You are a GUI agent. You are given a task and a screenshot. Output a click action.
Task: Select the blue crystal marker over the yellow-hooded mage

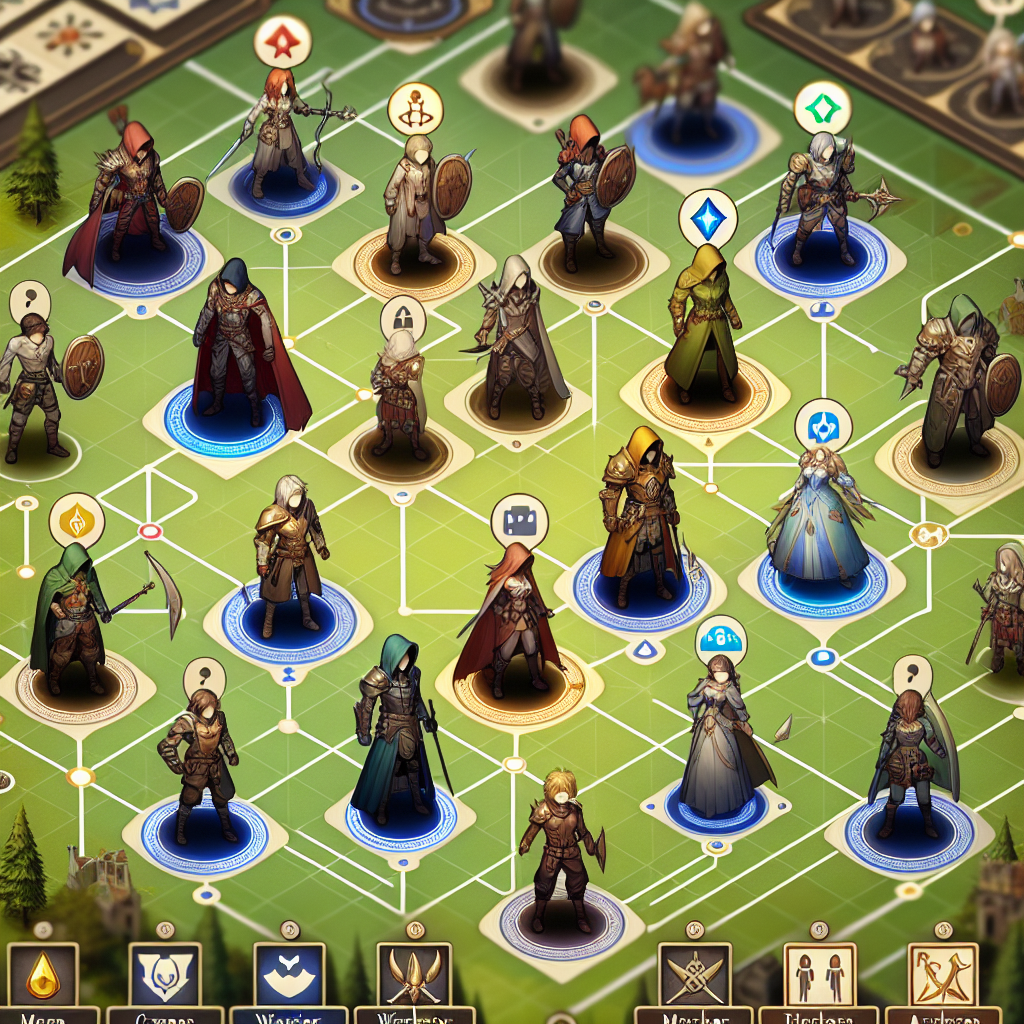click(706, 218)
